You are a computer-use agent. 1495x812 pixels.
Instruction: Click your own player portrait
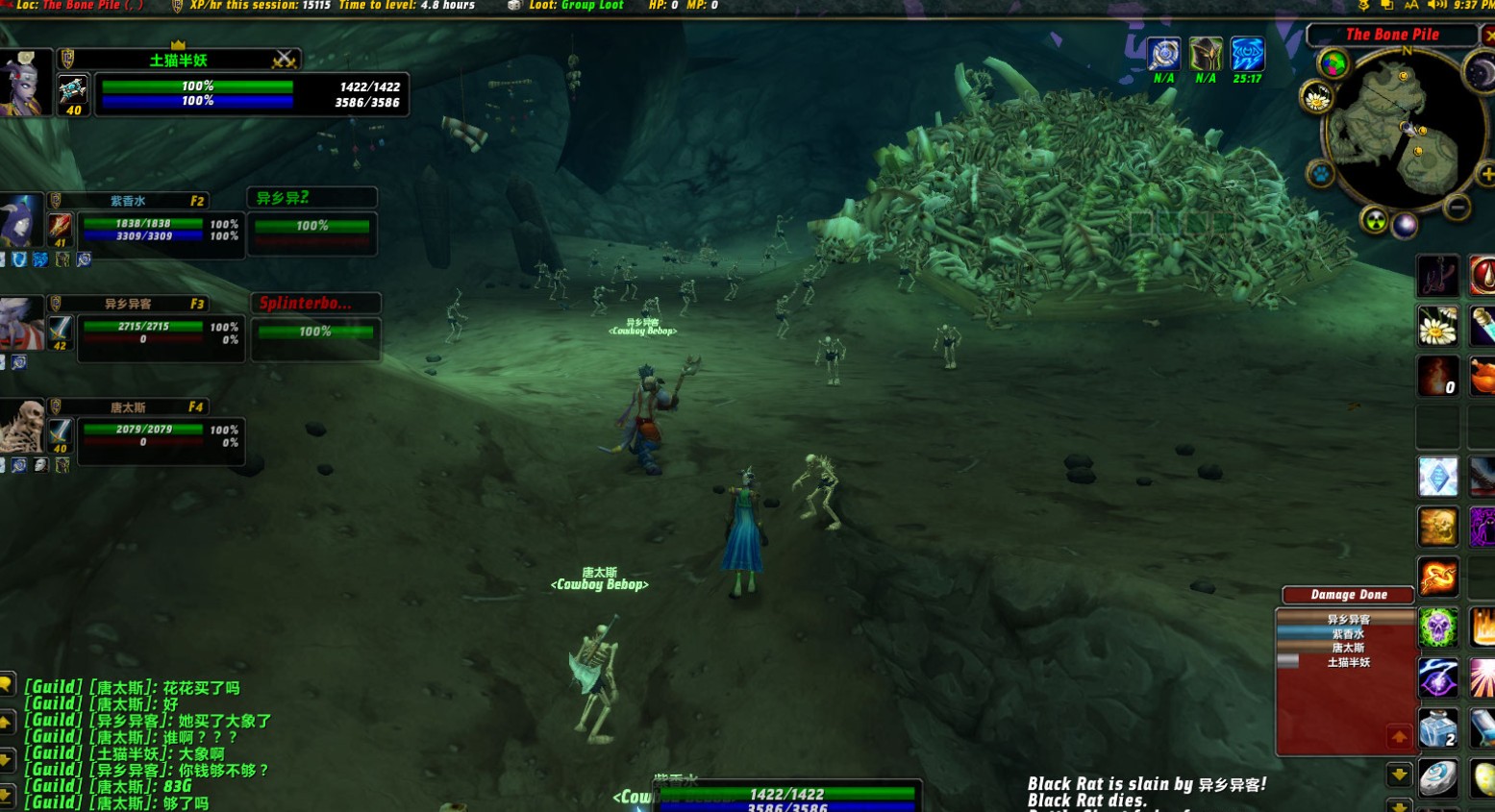tap(23, 84)
